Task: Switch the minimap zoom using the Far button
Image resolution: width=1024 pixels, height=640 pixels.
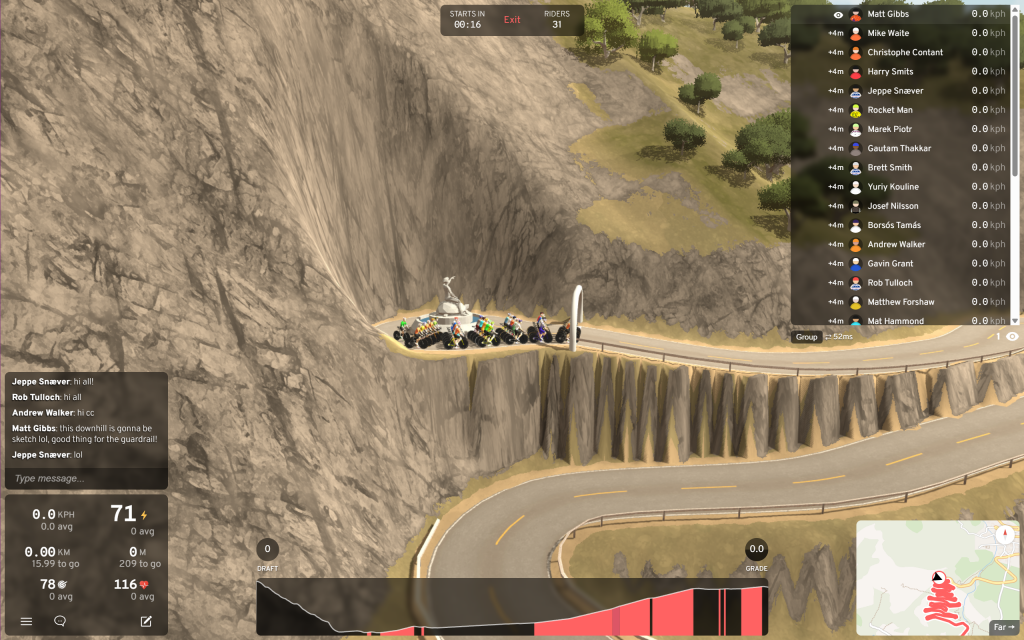Action: (1002, 628)
